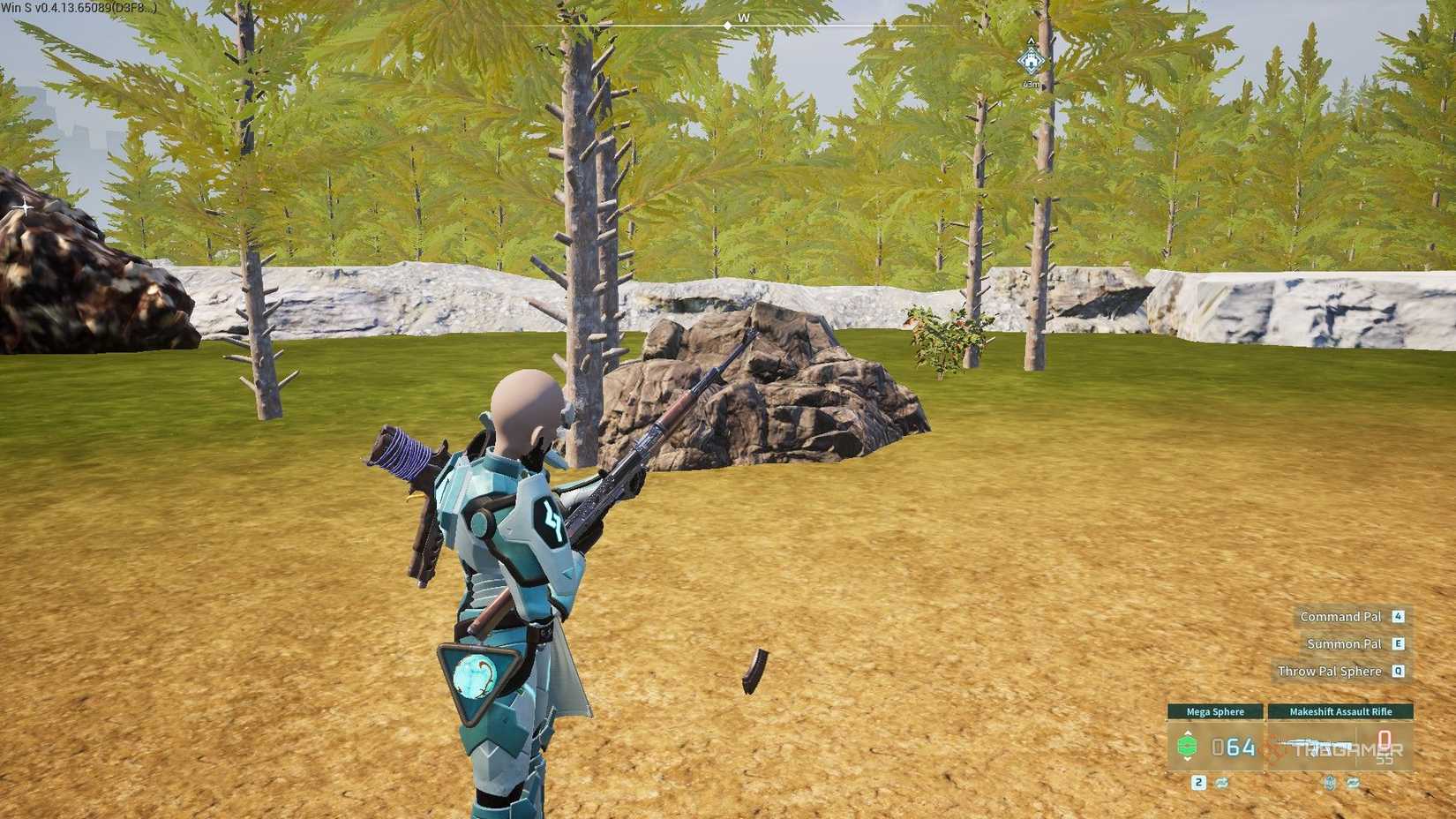Screen dimensions: 1456x819
Task: Click the keybind badge showing 2
Action: click(1198, 783)
